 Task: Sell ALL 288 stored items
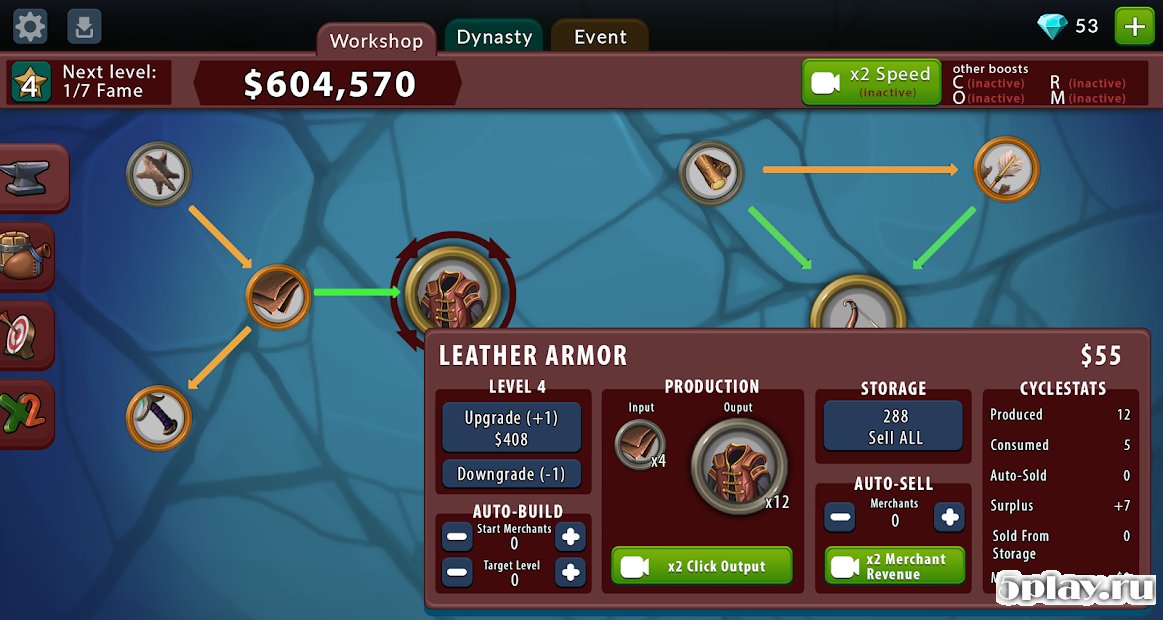tap(895, 427)
